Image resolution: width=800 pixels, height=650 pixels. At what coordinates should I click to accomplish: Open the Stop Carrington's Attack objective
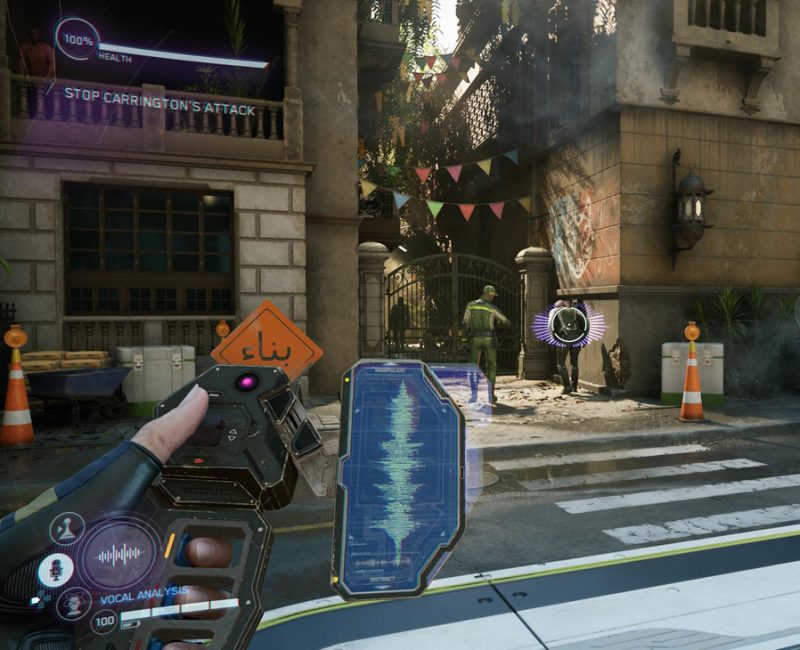click(160, 108)
